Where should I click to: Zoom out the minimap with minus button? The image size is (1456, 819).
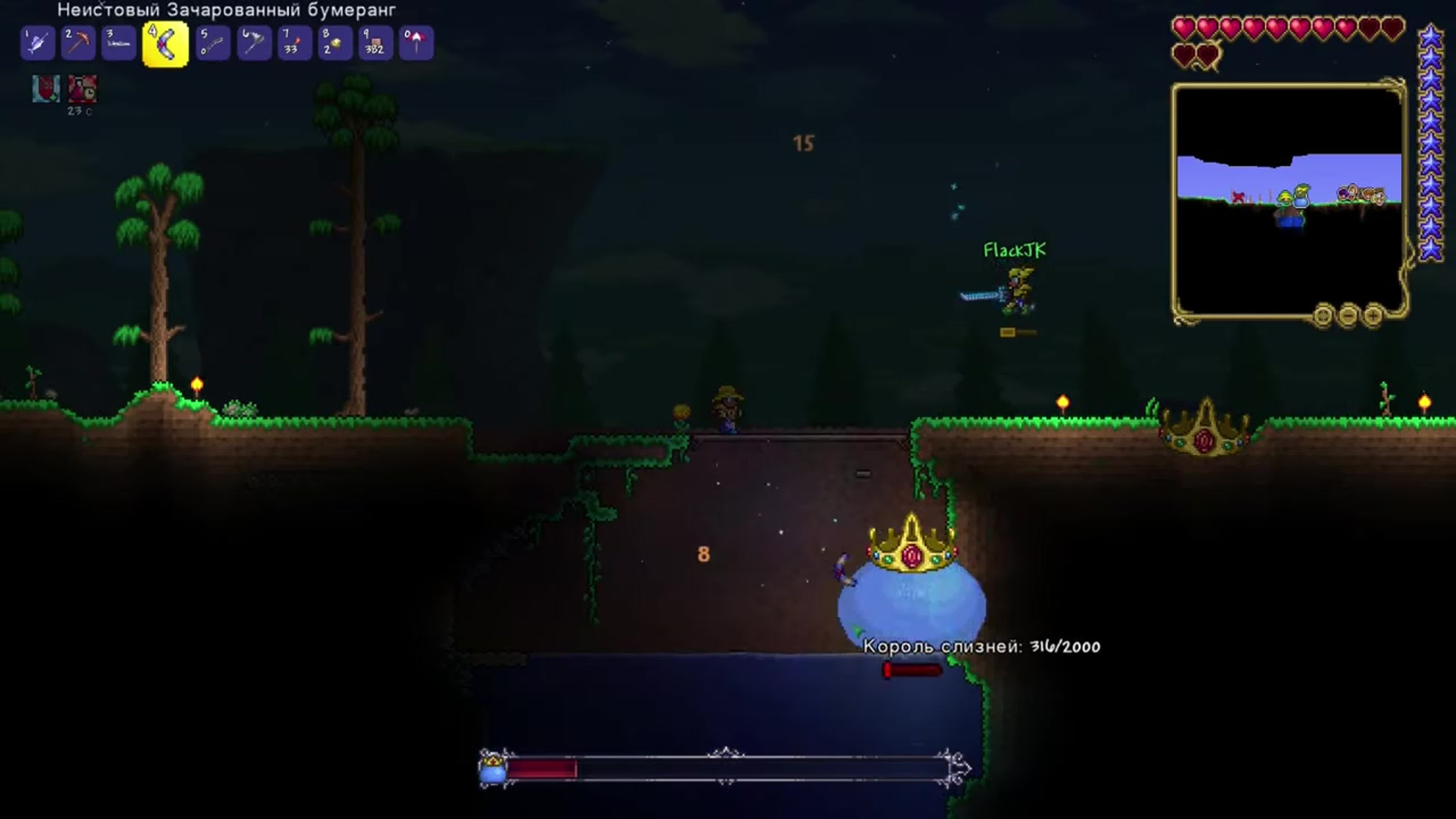tap(1348, 315)
